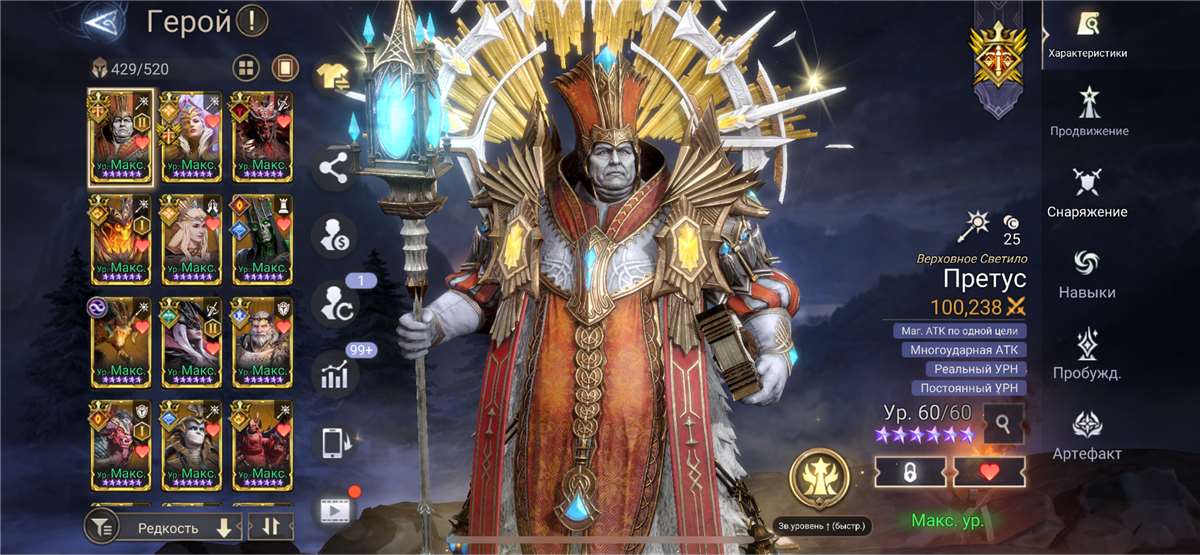This screenshot has width=1200, height=555.
Task: Show the Навыки tab
Action: 1087,273
